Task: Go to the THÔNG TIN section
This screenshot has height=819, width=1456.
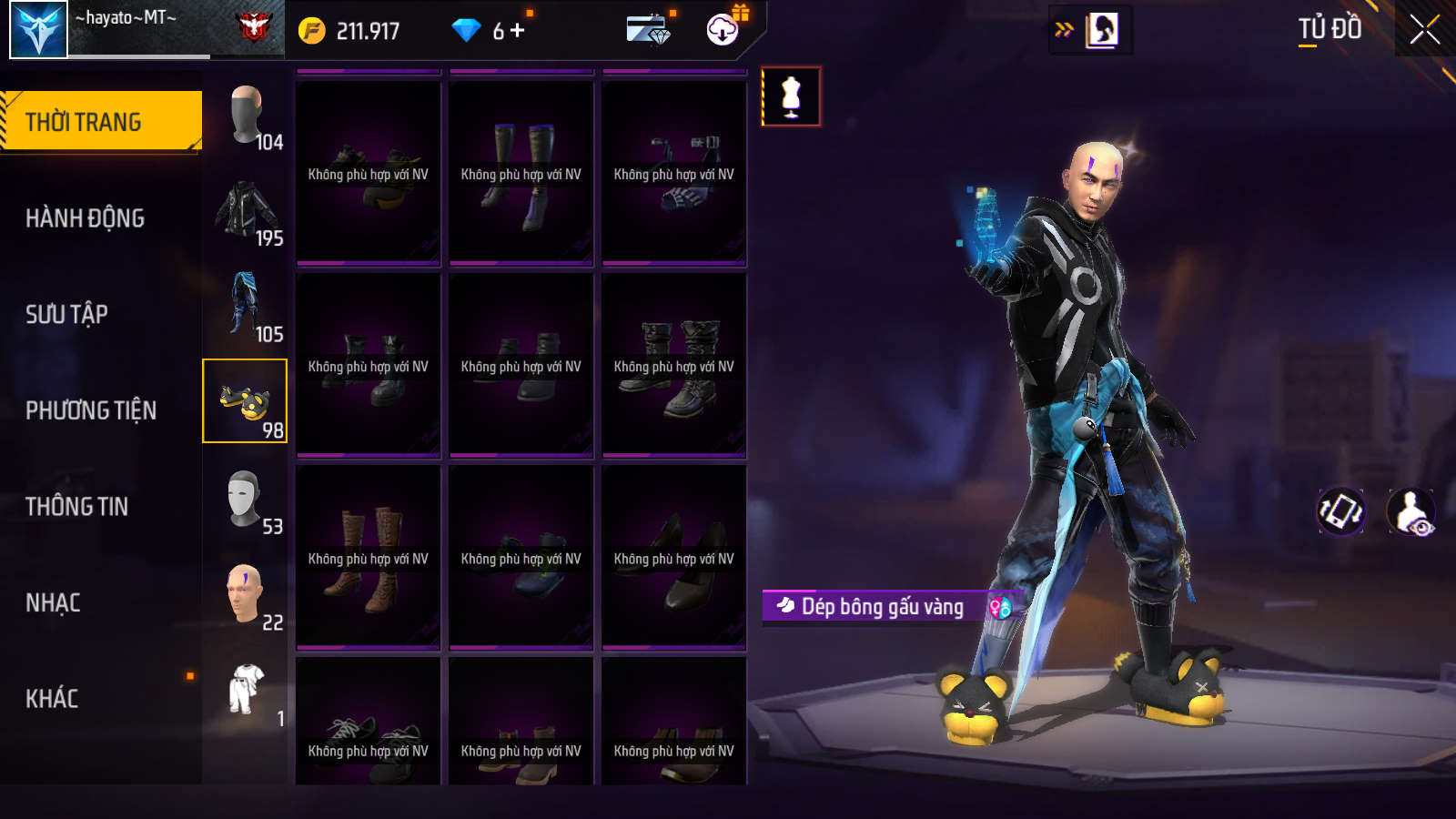Action: pyautogui.click(x=76, y=507)
